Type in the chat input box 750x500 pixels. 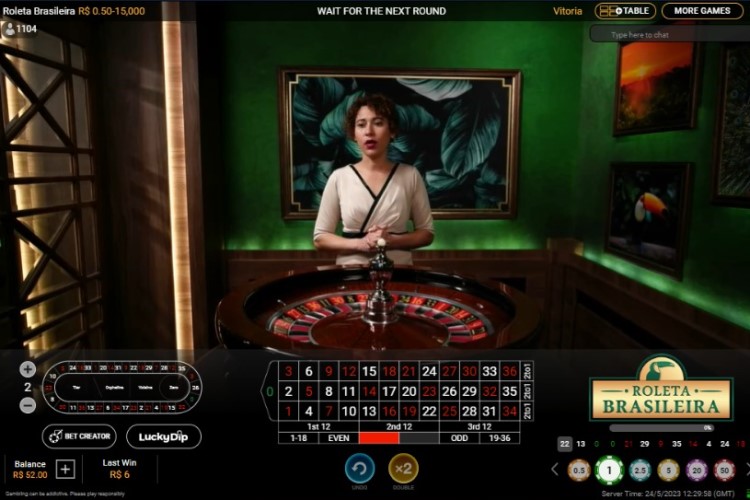(668, 34)
